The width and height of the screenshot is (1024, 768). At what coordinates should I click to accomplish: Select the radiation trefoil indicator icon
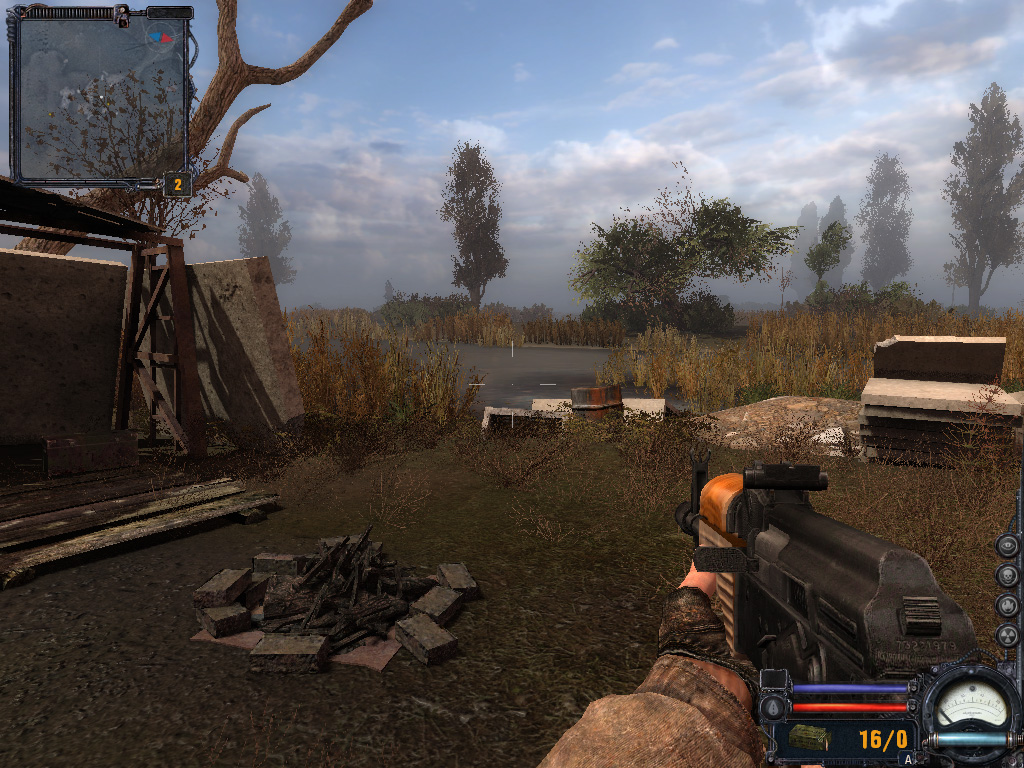[x=1008, y=635]
